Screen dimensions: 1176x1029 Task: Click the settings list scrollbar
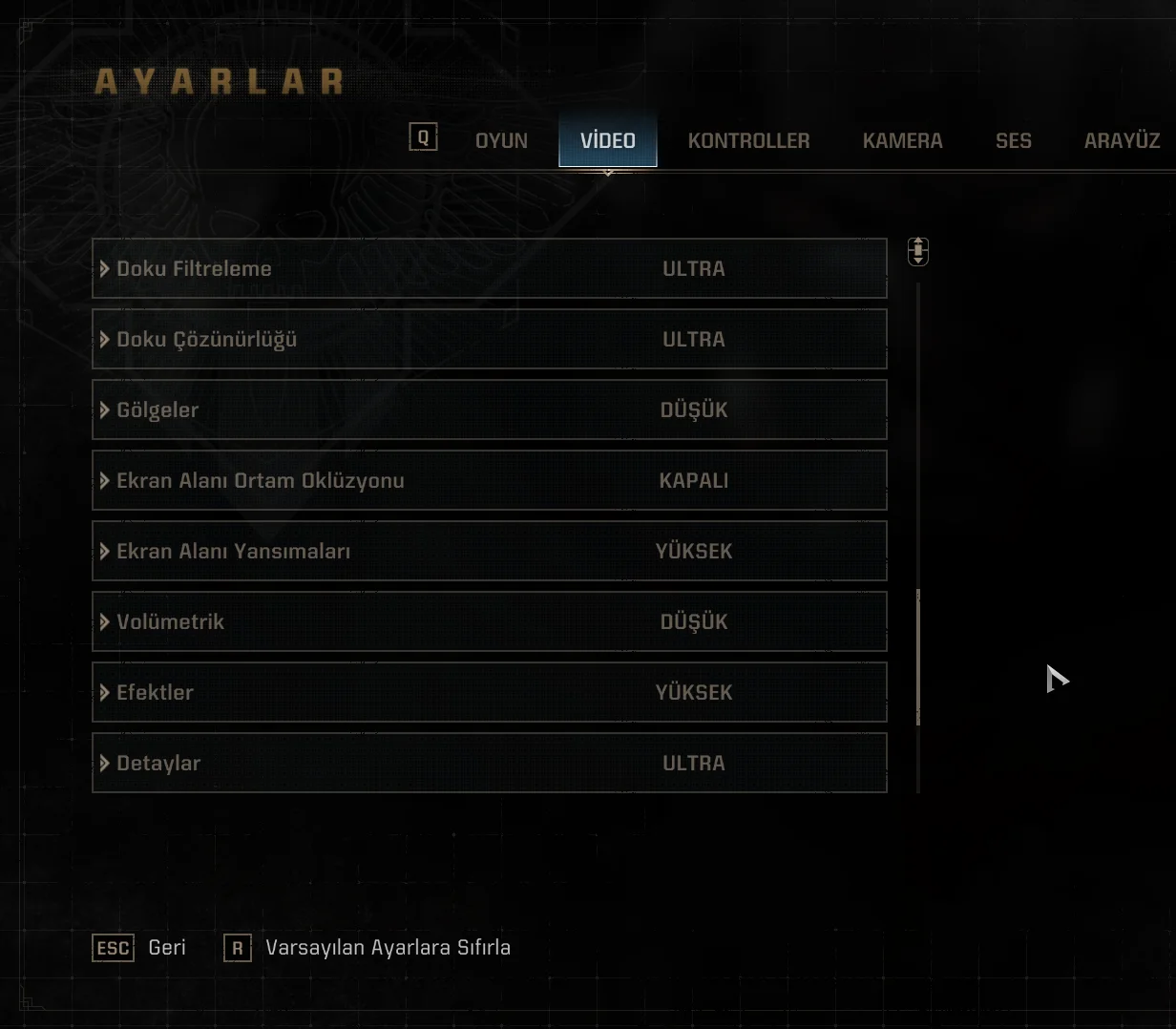point(918,658)
